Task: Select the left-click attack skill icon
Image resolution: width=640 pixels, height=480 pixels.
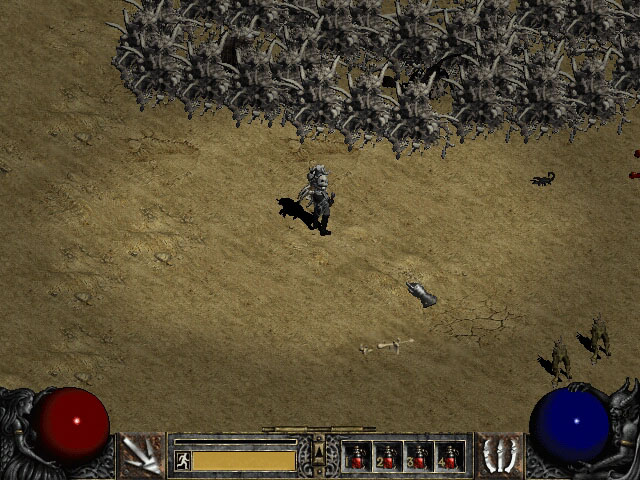Action: point(141,455)
